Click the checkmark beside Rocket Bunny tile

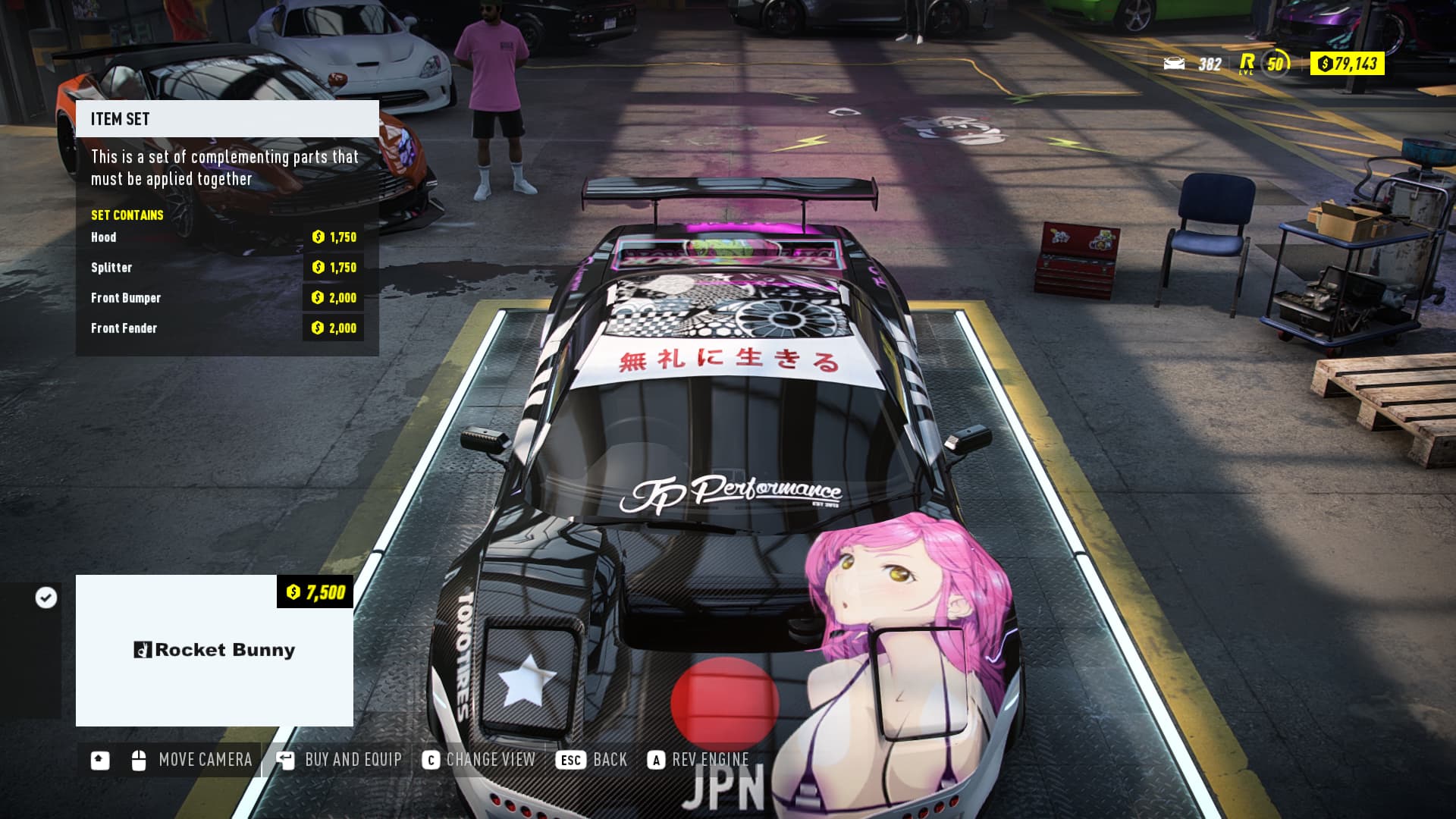[x=46, y=598]
